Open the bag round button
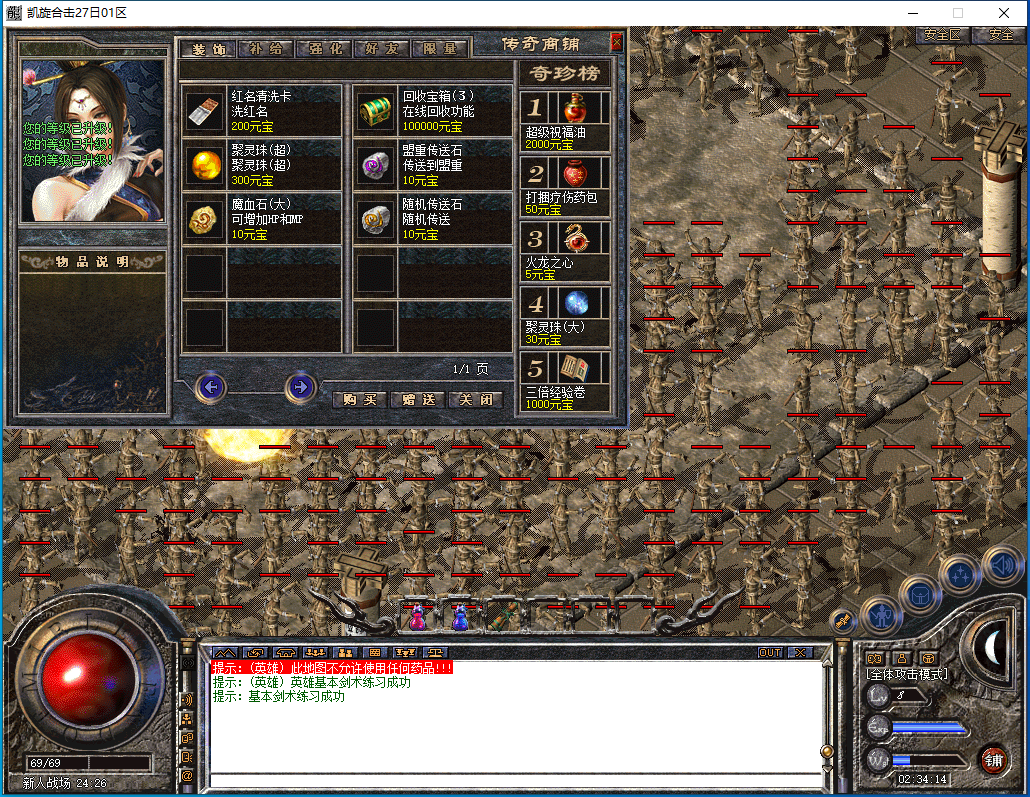The width and height of the screenshot is (1030, 797). pyautogui.click(x=920, y=596)
